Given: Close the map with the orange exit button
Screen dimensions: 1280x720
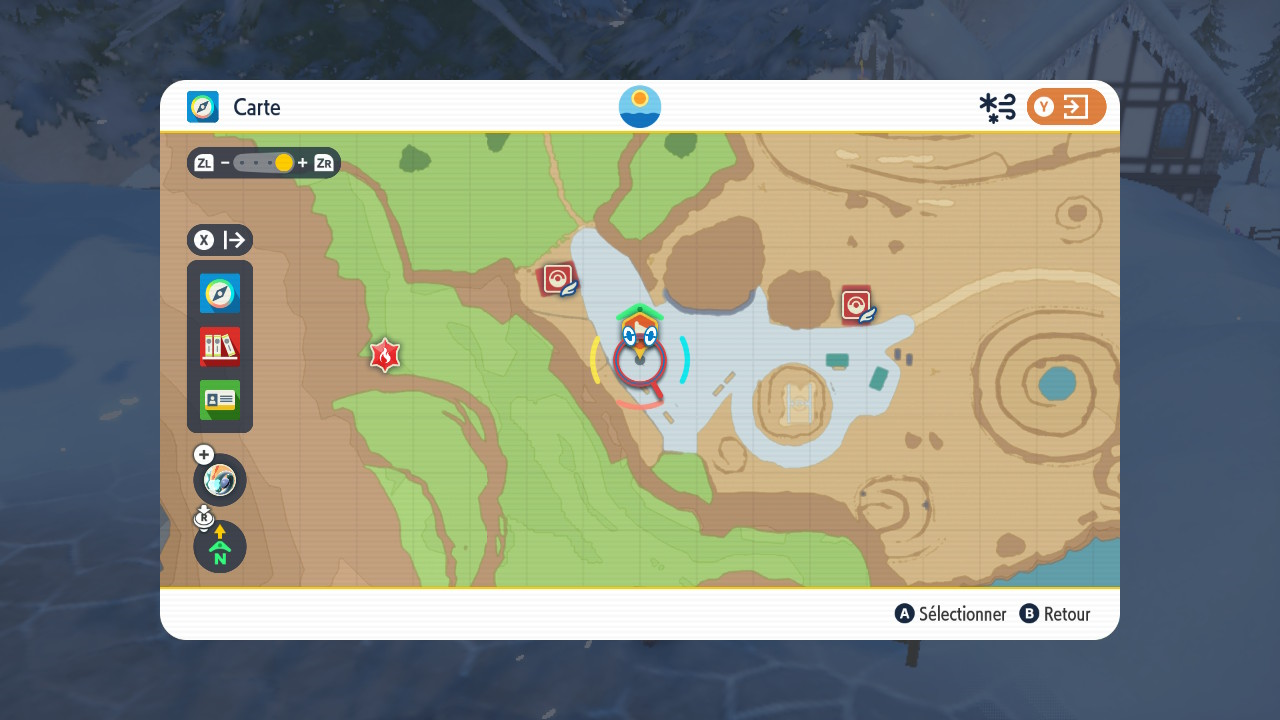Looking at the screenshot, I should [x=1066, y=107].
